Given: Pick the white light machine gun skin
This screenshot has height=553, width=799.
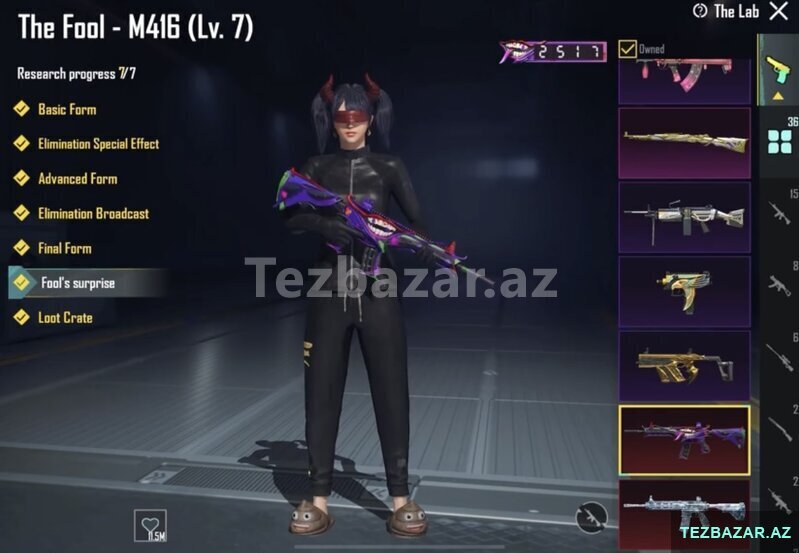Looking at the screenshot, I should [684, 216].
